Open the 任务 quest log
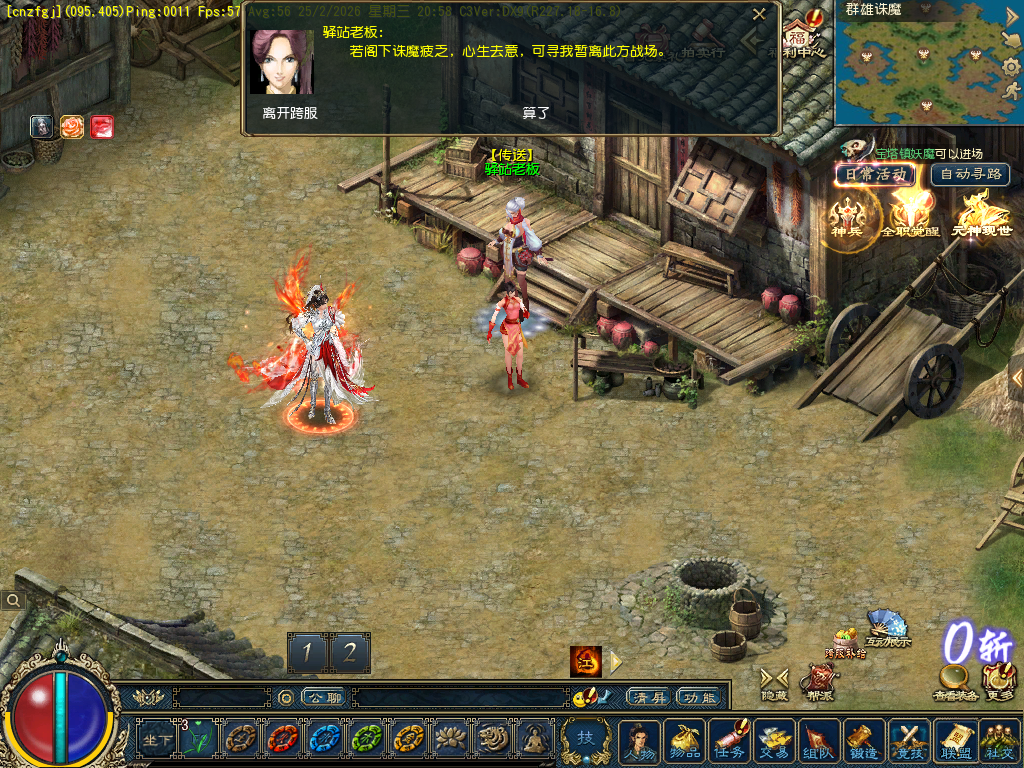Screen dimensions: 1024x768 729,741
